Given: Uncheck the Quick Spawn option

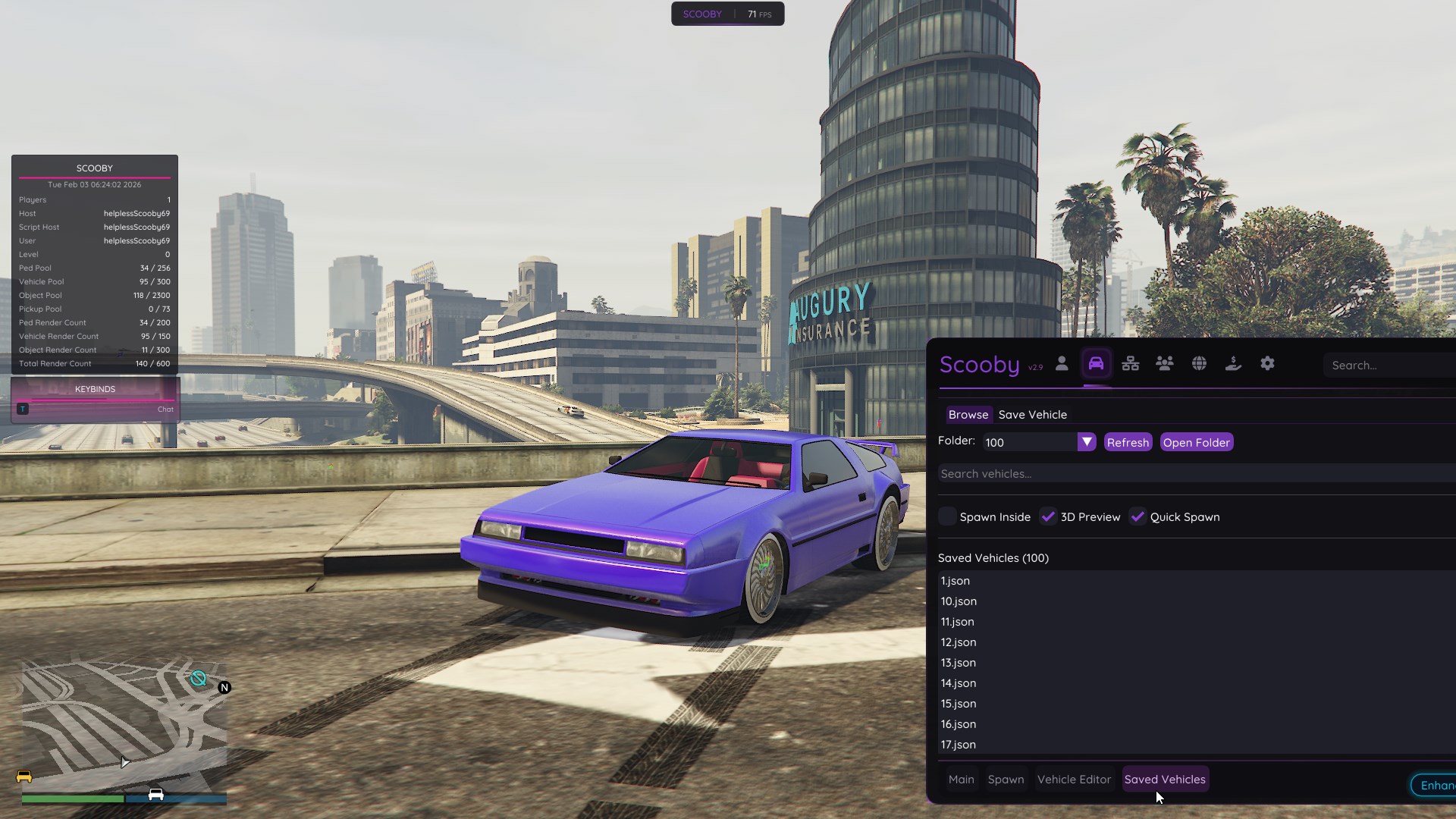Looking at the screenshot, I should click(1137, 516).
